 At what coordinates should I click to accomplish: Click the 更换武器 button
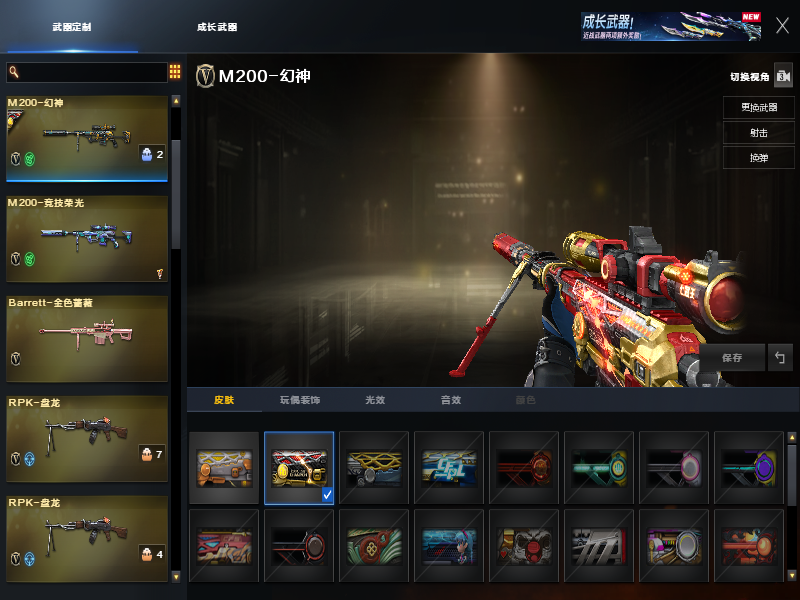(x=759, y=107)
